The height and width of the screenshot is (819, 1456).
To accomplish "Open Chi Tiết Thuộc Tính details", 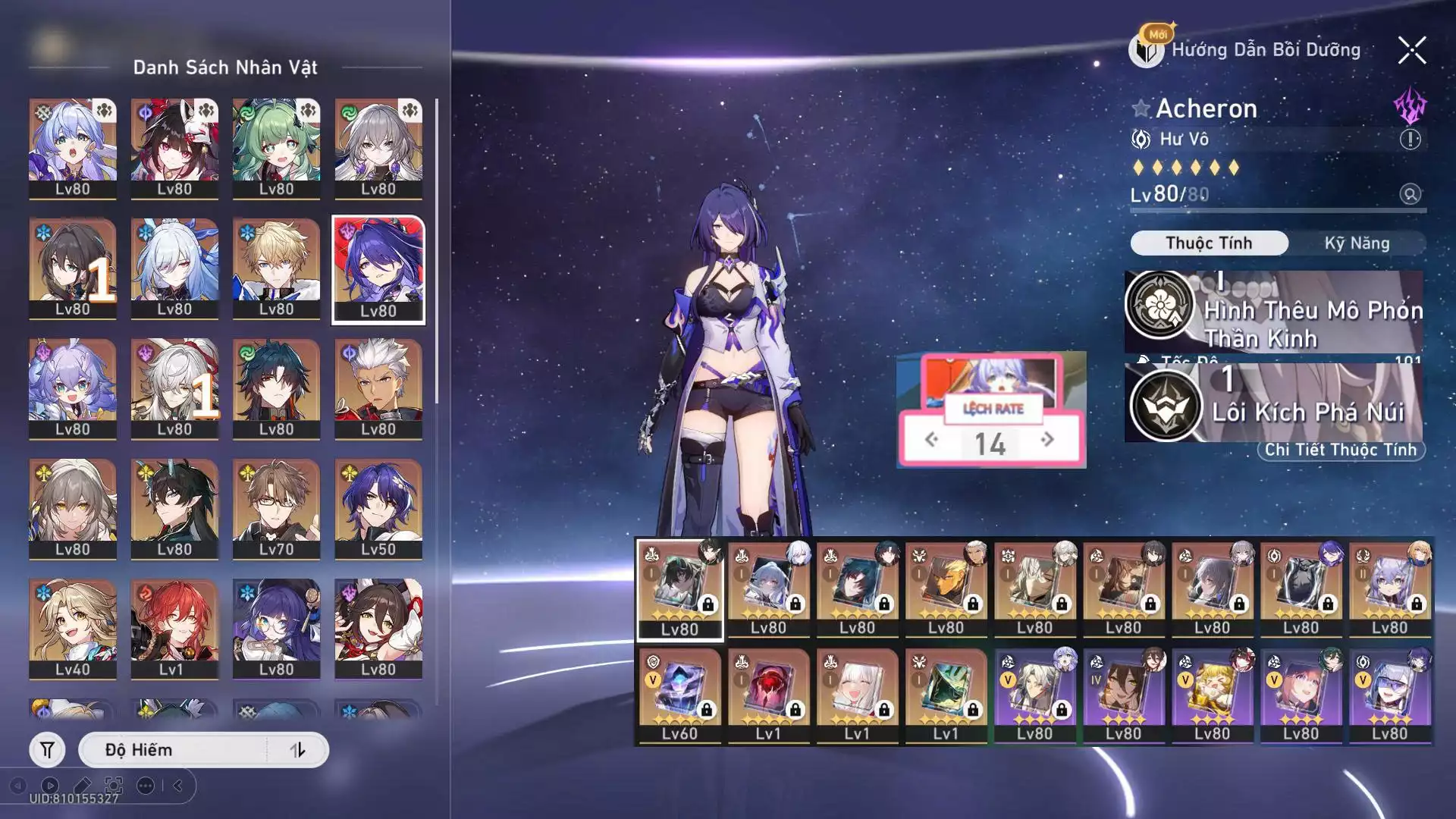I will pos(1340,450).
